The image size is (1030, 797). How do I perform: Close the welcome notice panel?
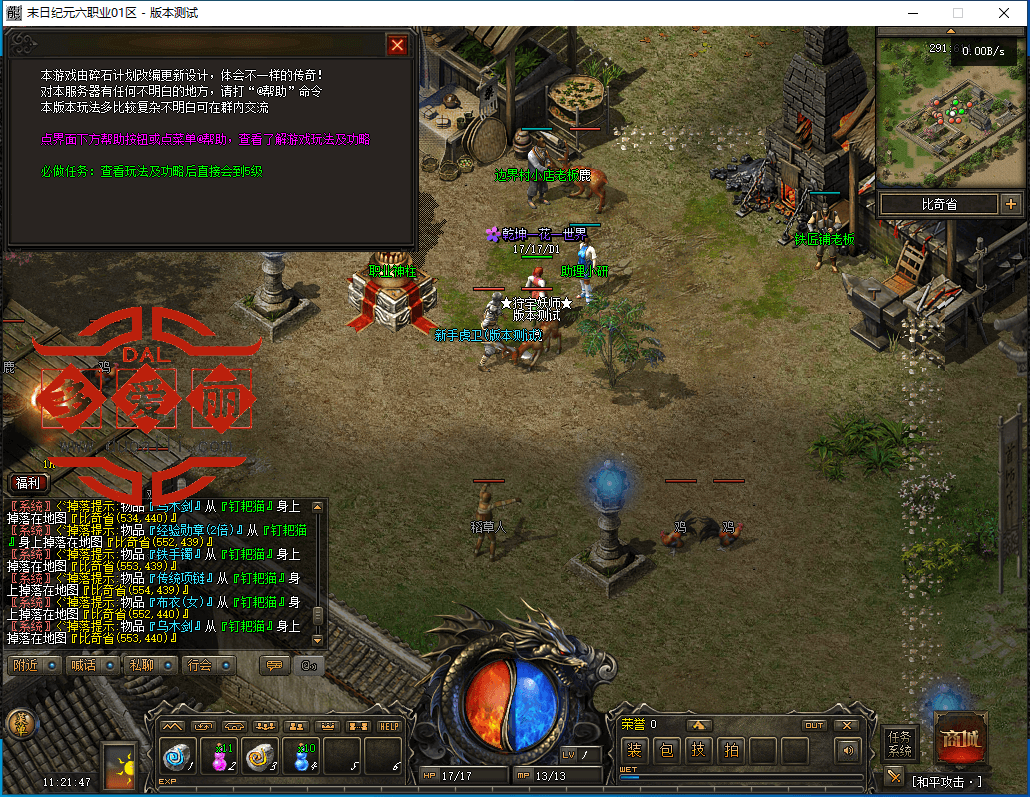pos(397,46)
